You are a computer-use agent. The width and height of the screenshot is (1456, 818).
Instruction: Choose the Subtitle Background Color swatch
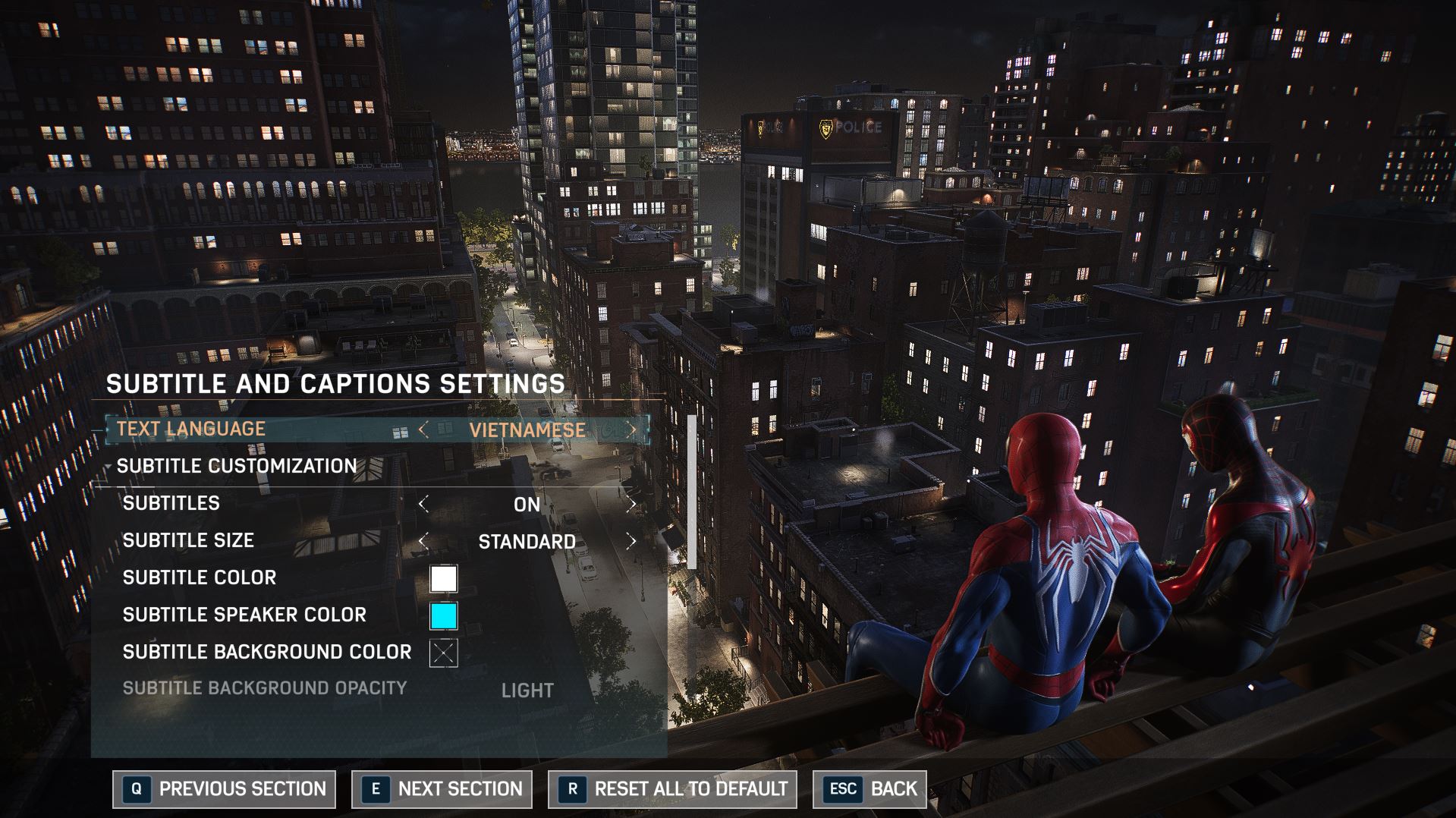[x=444, y=653]
